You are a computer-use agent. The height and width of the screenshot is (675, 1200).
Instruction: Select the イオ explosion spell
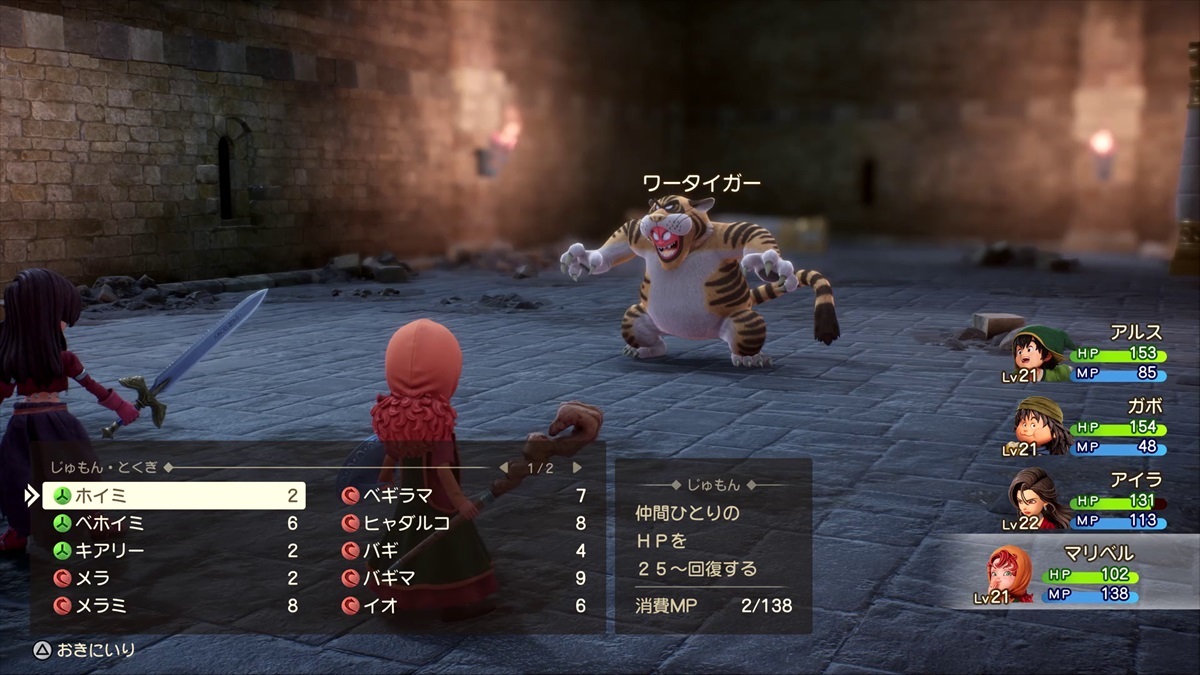click(462, 606)
